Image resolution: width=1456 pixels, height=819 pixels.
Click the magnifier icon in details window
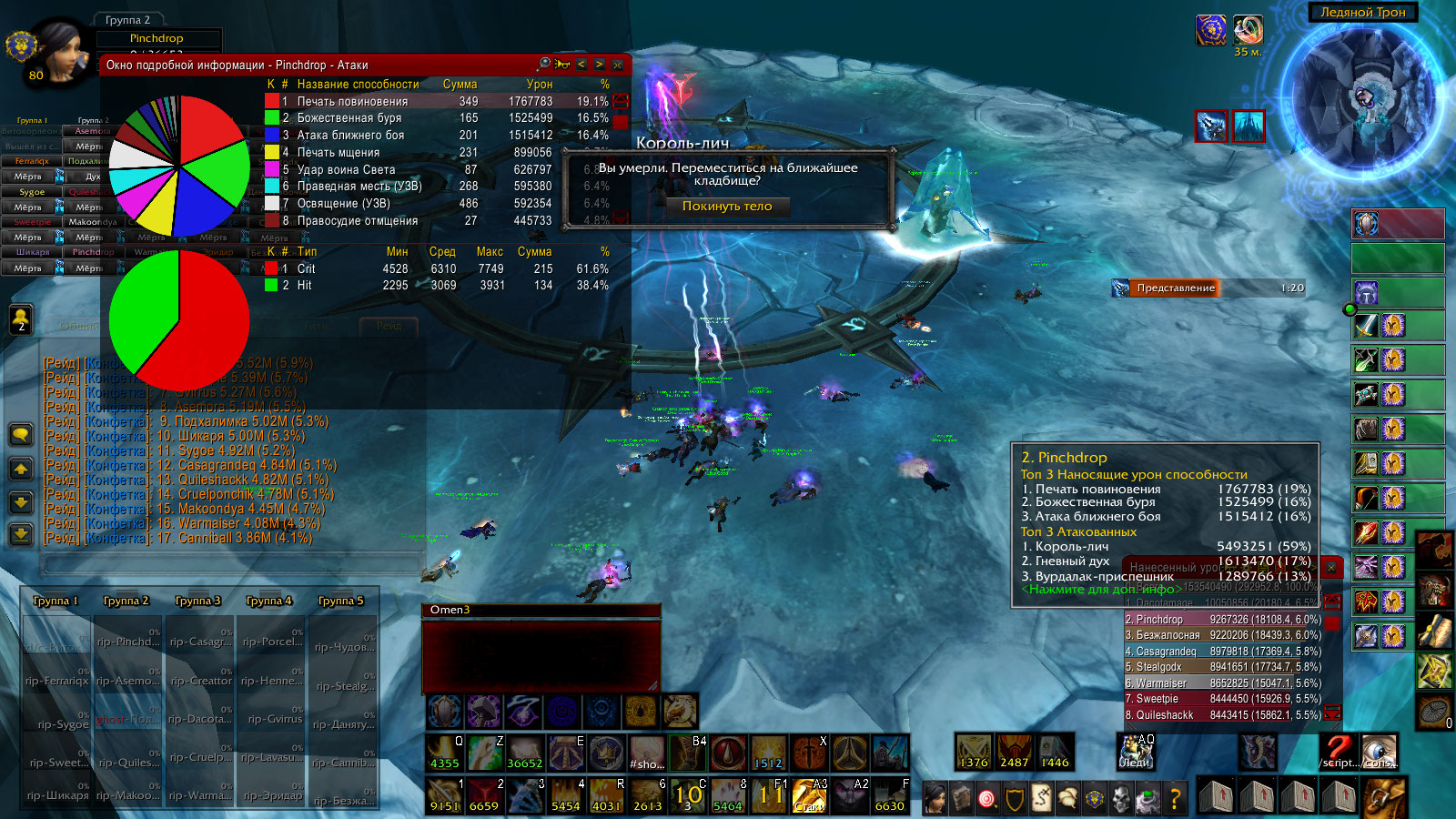click(x=544, y=64)
